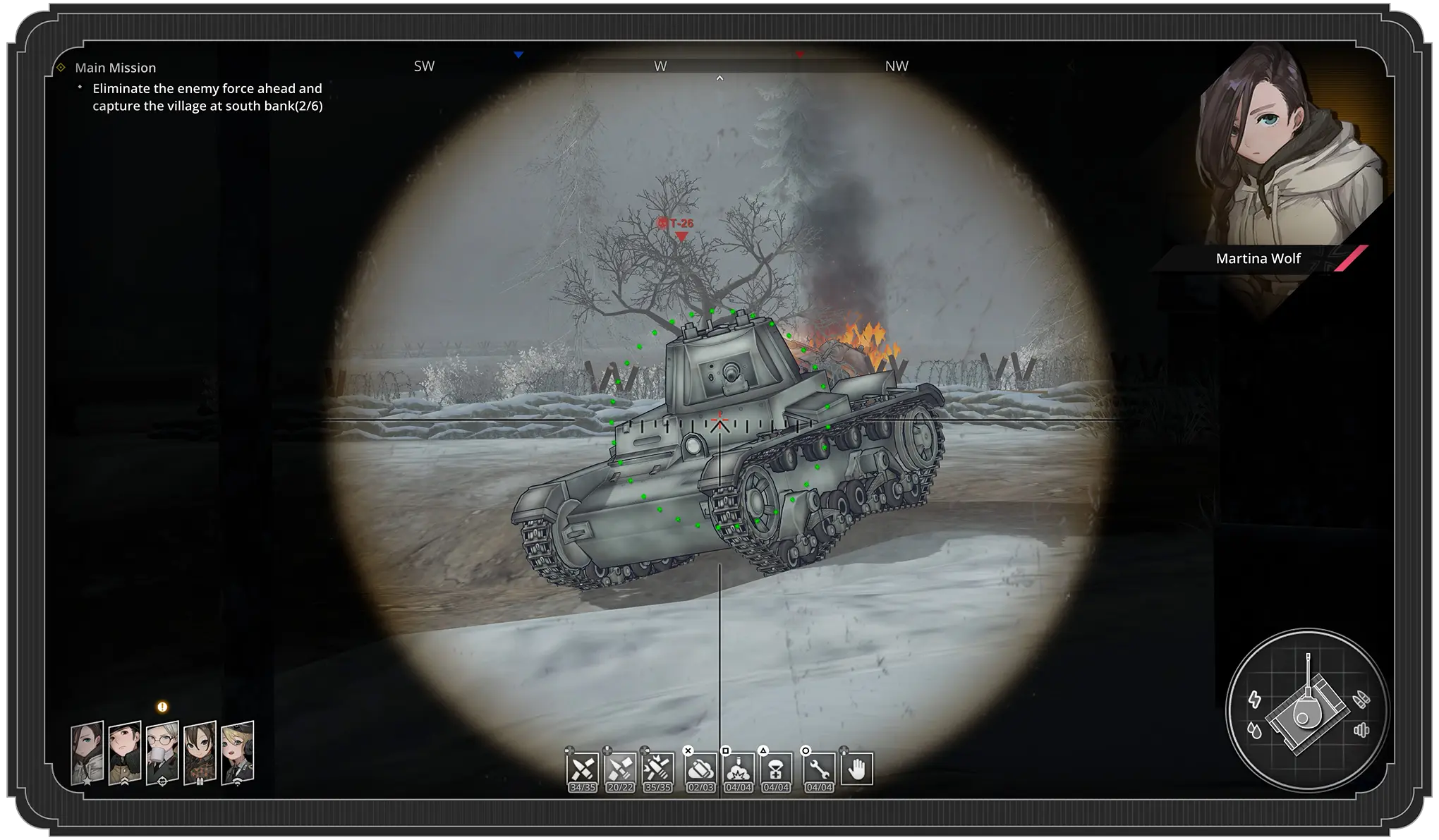Check the fuel droplets status icon
Viewport: 1439px width, 840px height.
pos(1255,730)
